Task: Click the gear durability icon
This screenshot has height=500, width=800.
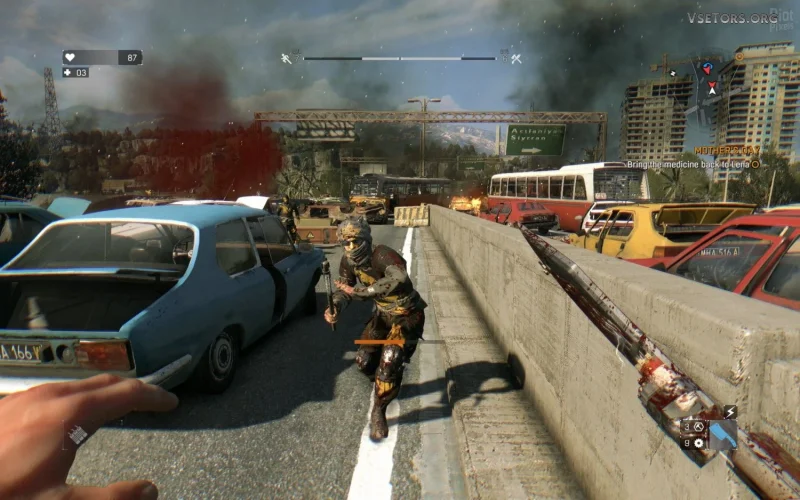Action: [699, 443]
